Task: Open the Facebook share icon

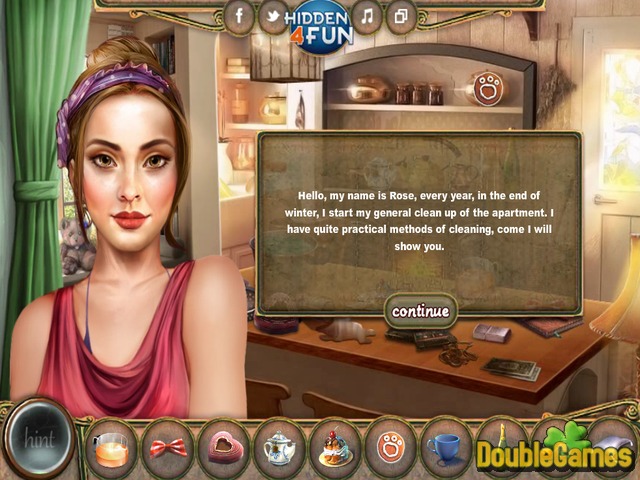Action: pos(238,15)
